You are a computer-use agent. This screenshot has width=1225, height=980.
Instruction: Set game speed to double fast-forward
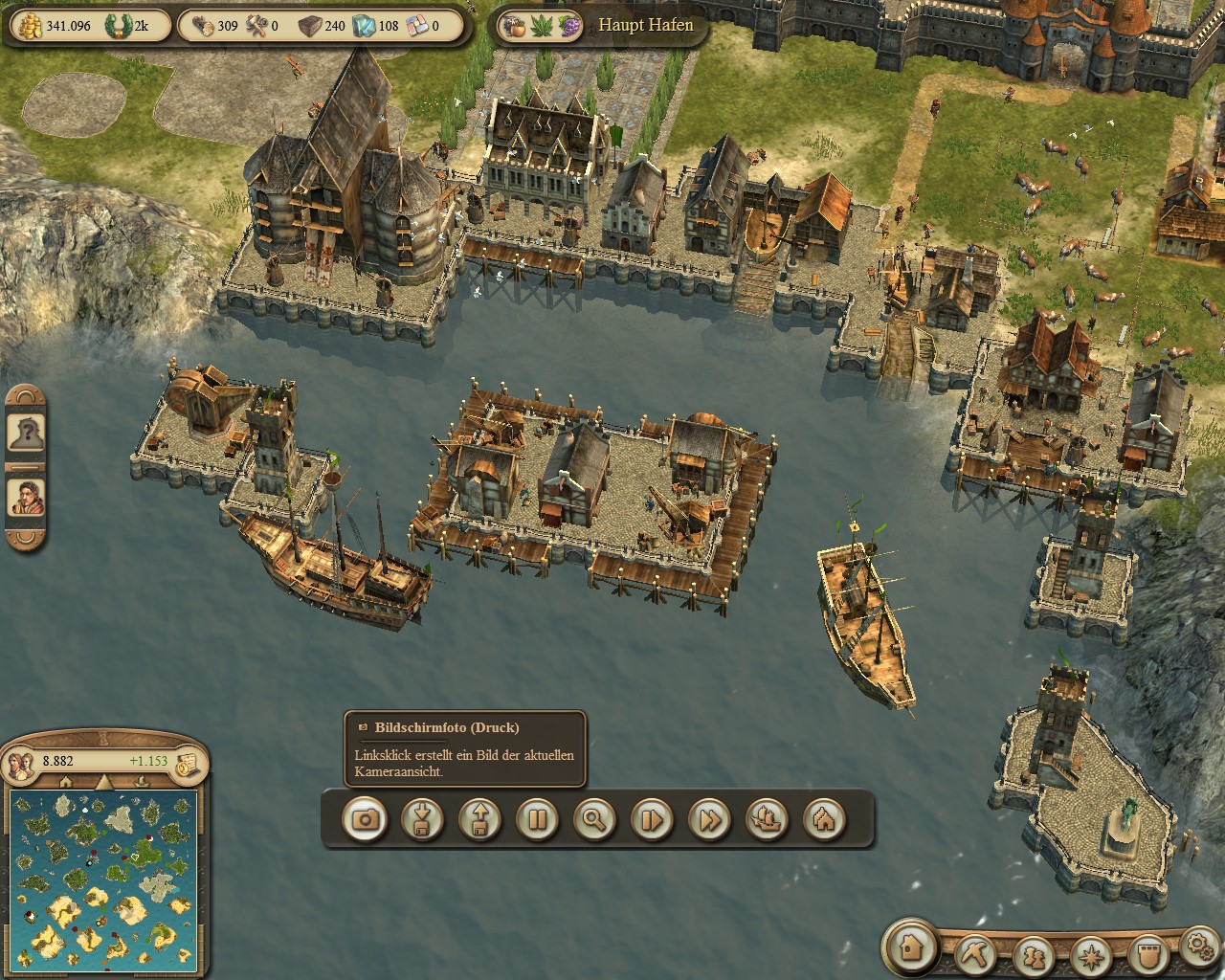tap(709, 819)
